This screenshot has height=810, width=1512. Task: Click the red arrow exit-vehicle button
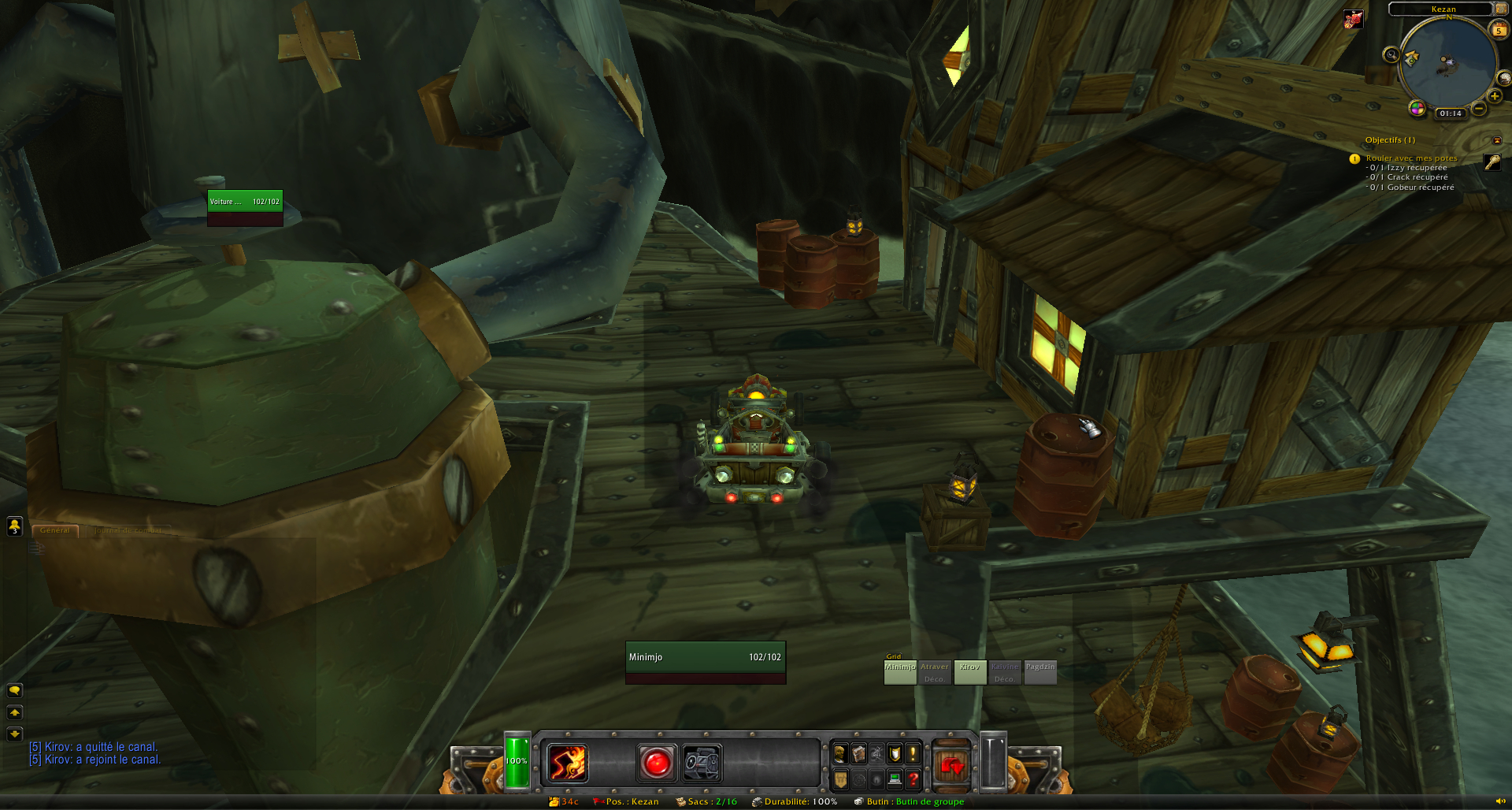tap(951, 764)
